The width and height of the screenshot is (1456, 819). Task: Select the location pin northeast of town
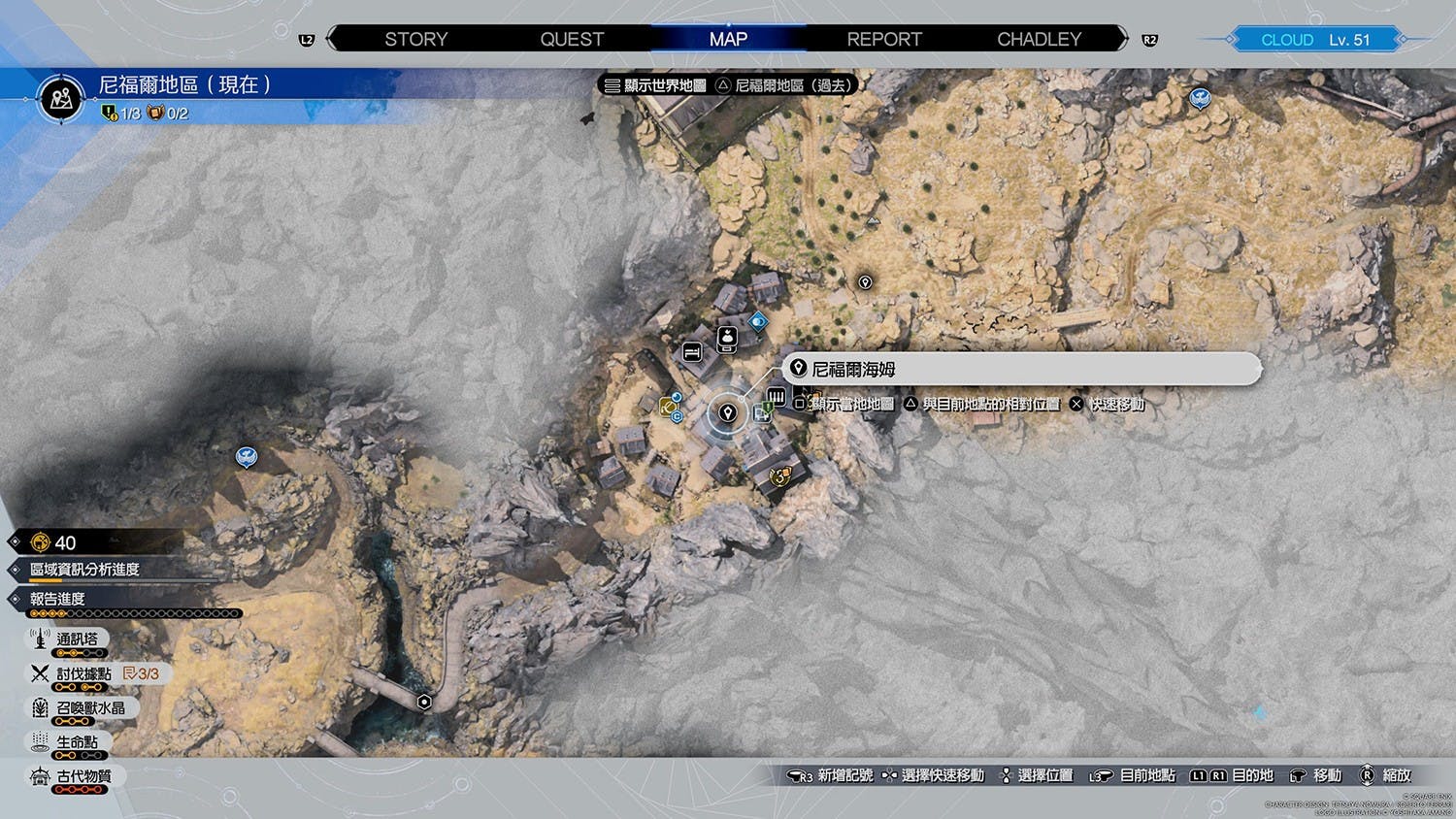[x=865, y=282]
